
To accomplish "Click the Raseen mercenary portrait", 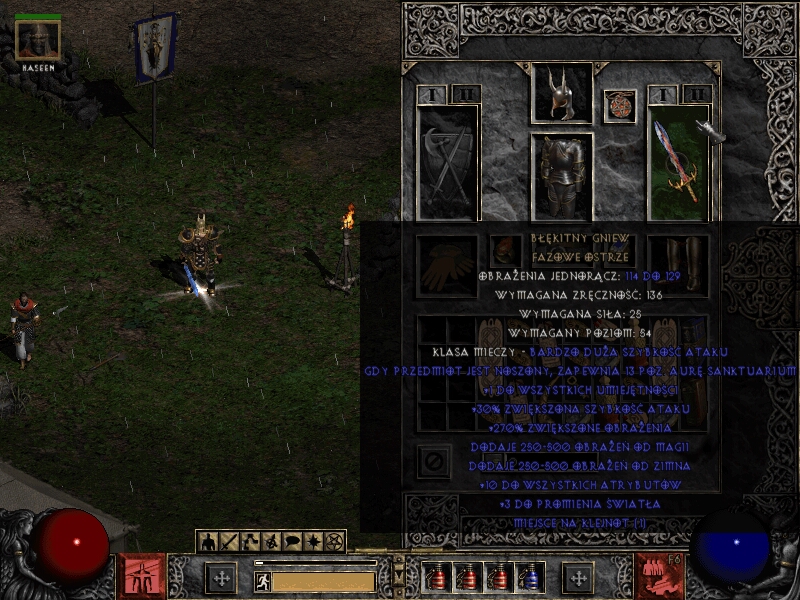I will click(x=39, y=40).
